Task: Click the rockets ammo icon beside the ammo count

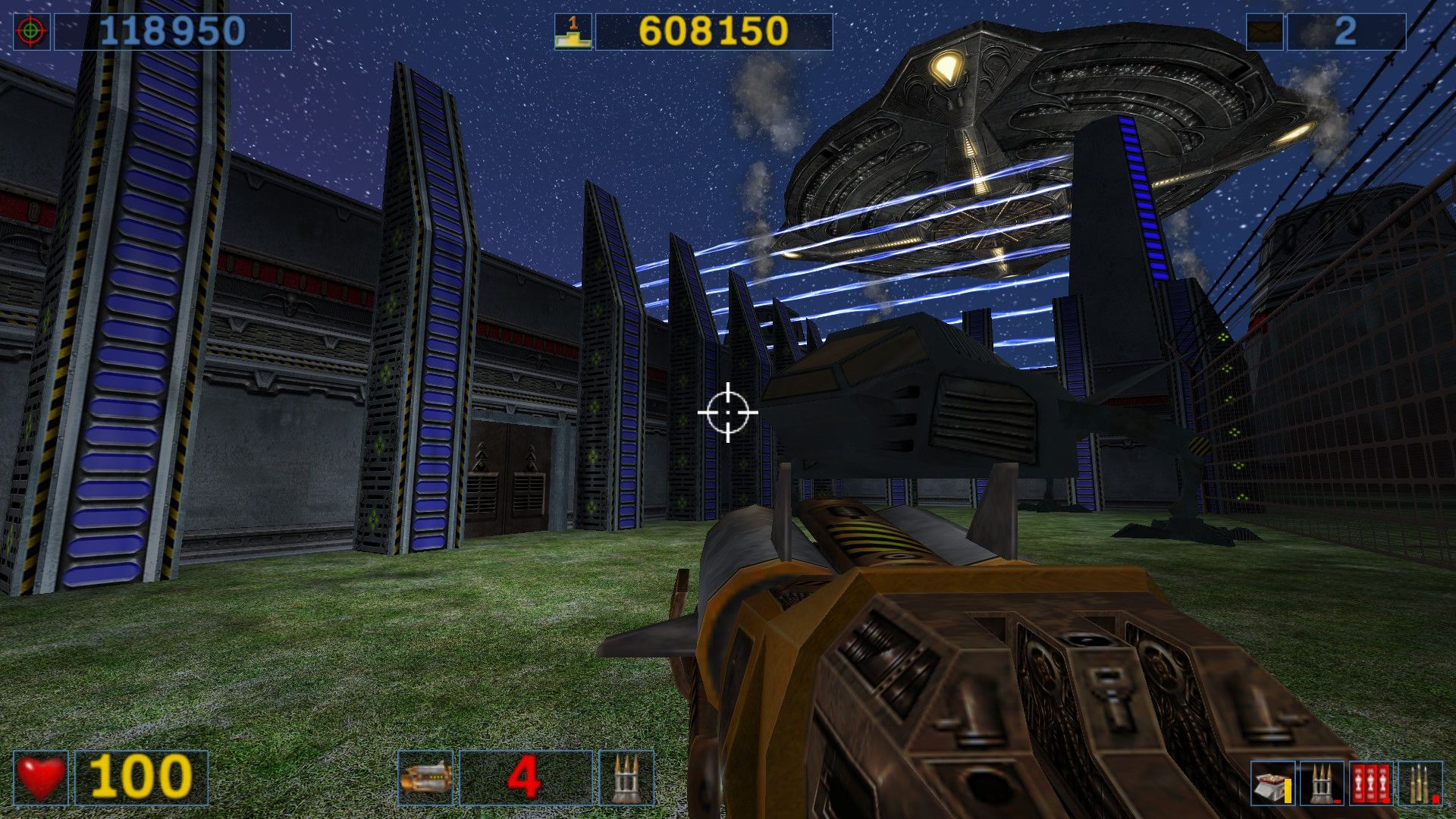Action: pos(626,777)
